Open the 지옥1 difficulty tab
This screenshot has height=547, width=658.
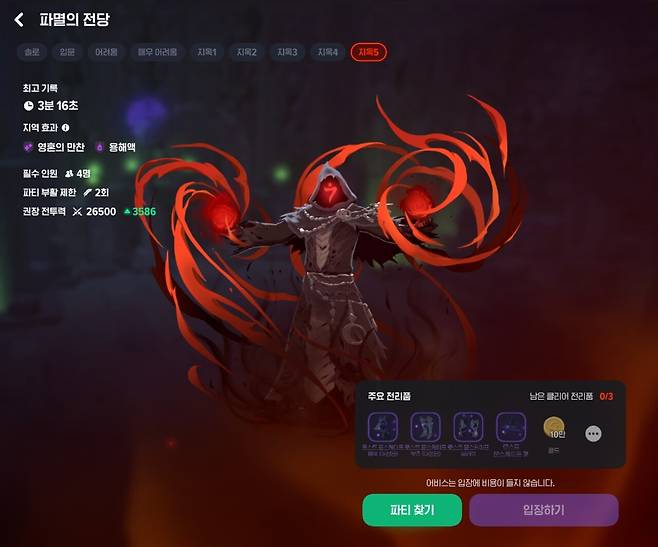[x=207, y=52]
